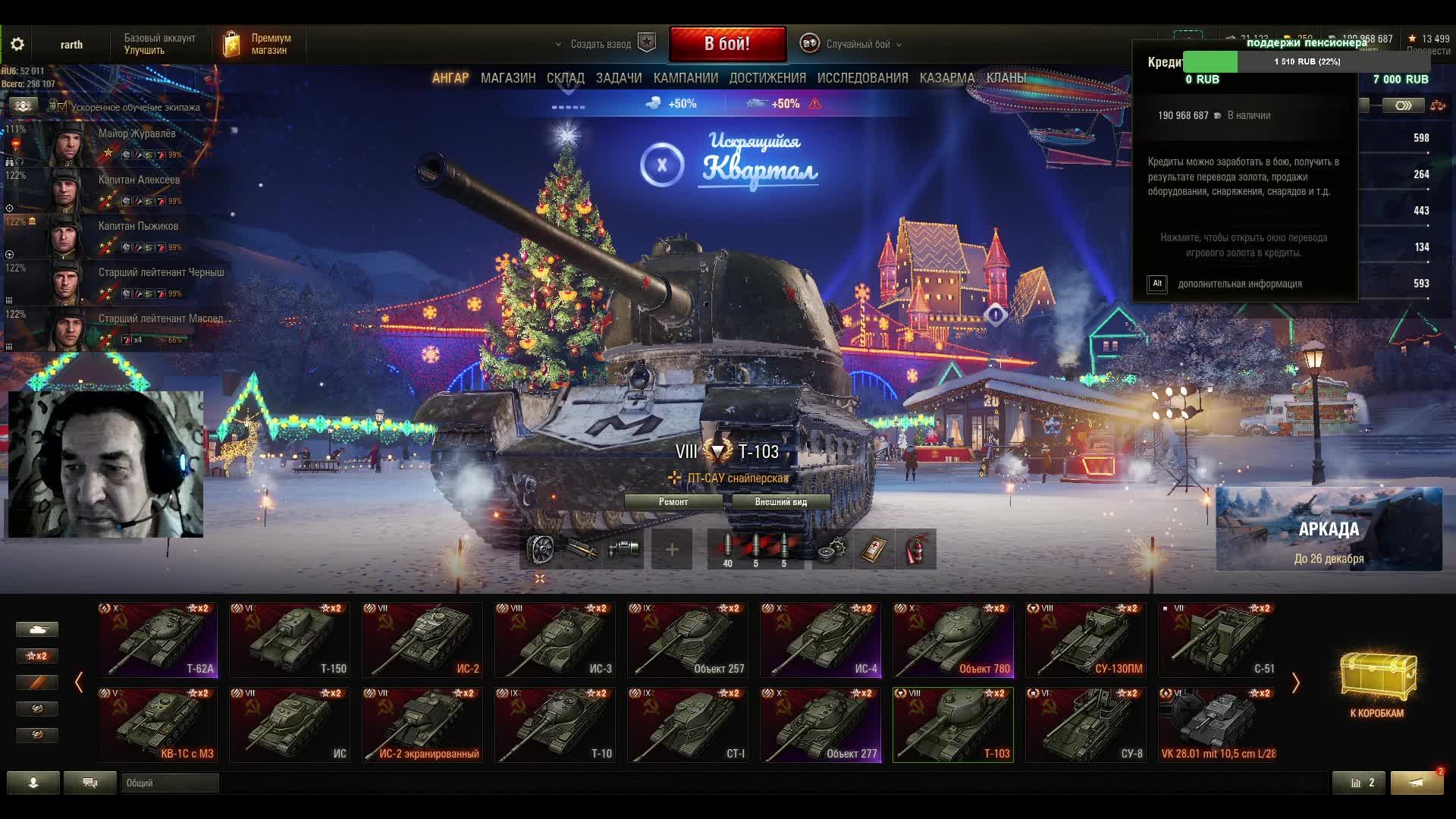Go to the ЗАДАЧИ tab
Screen dimensions: 1456x819
click(619, 78)
